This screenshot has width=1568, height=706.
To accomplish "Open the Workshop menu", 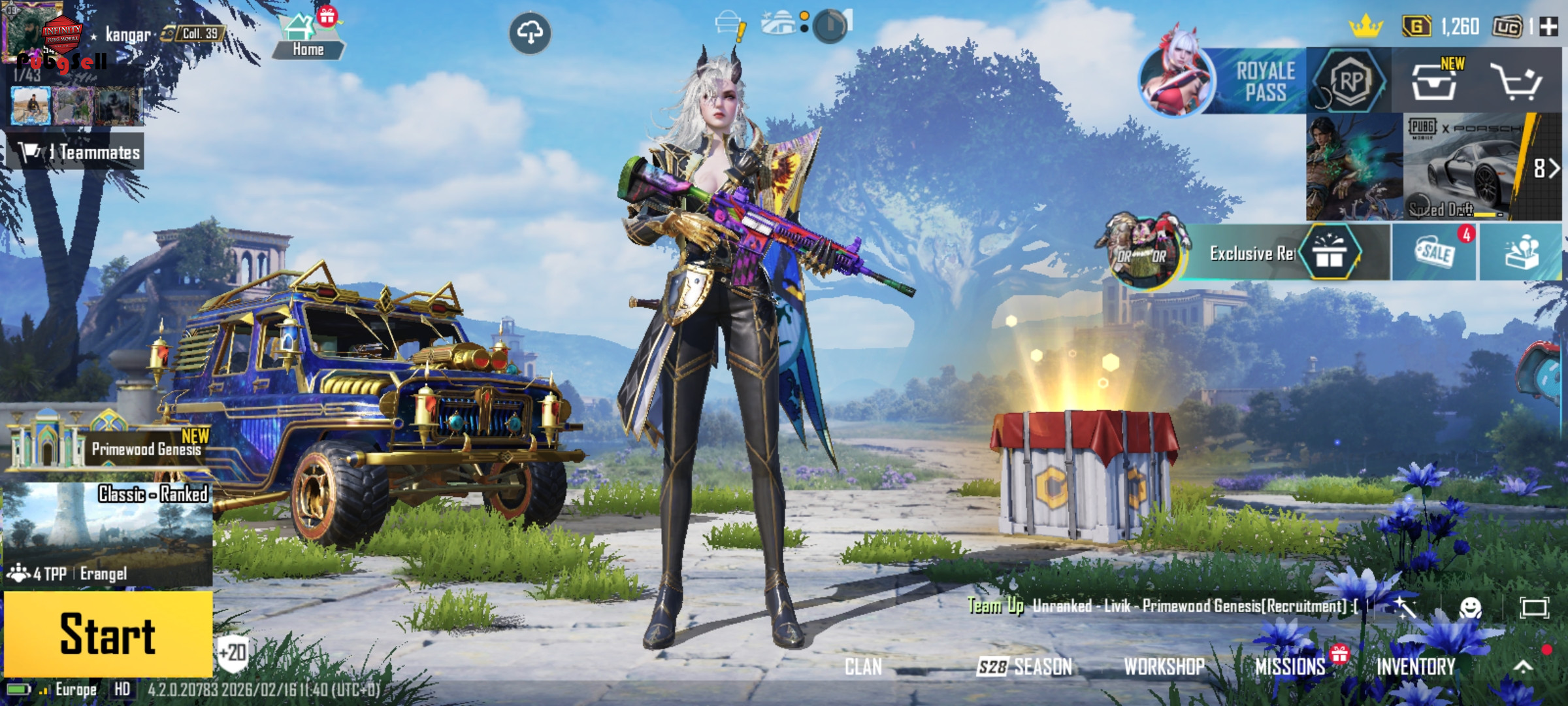I will pyautogui.click(x=1164, y=667).
